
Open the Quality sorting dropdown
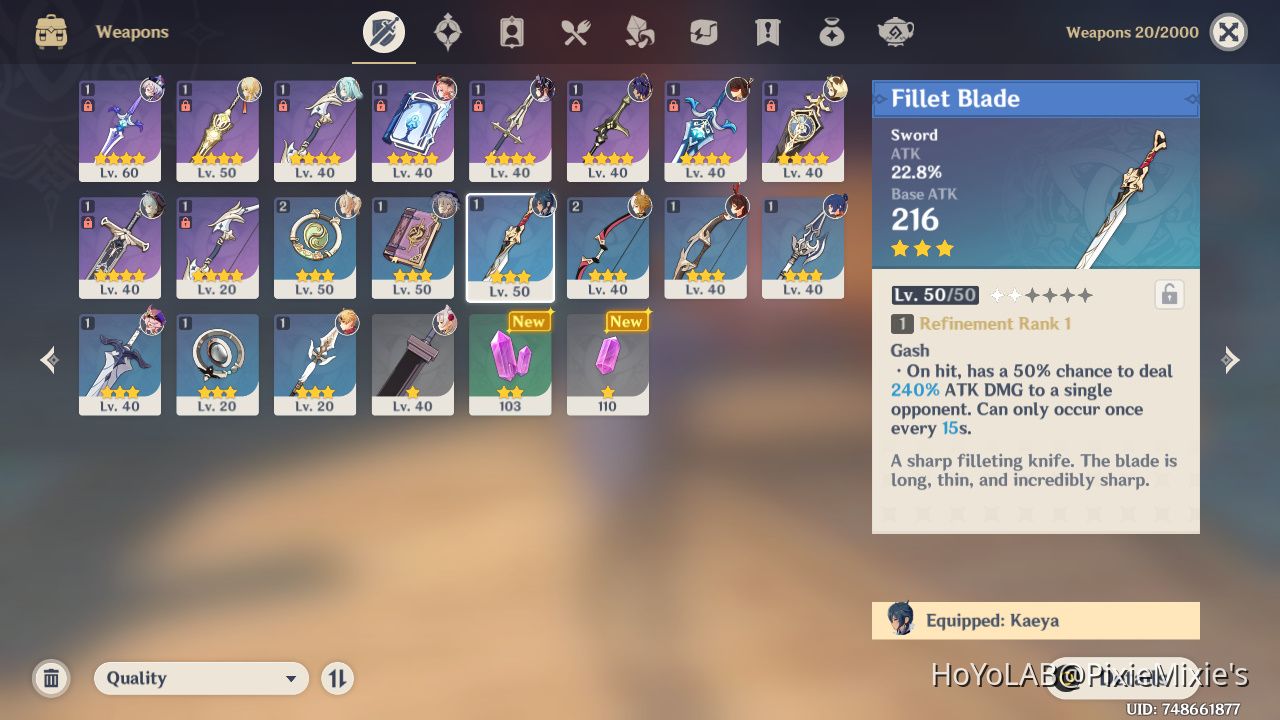point(200,678)
